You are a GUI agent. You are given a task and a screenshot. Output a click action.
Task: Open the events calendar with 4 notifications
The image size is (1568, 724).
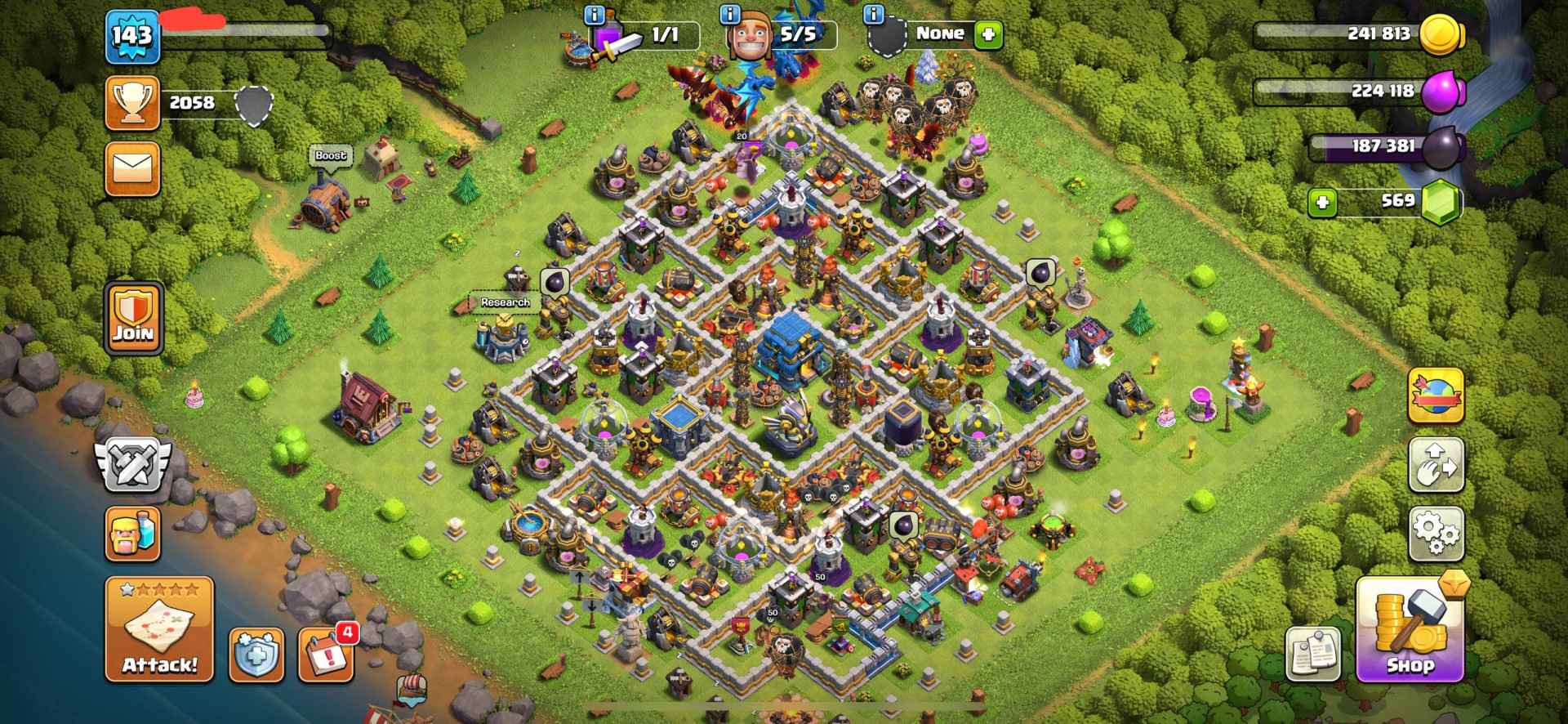pyautogui.click(x=327, y=655)
